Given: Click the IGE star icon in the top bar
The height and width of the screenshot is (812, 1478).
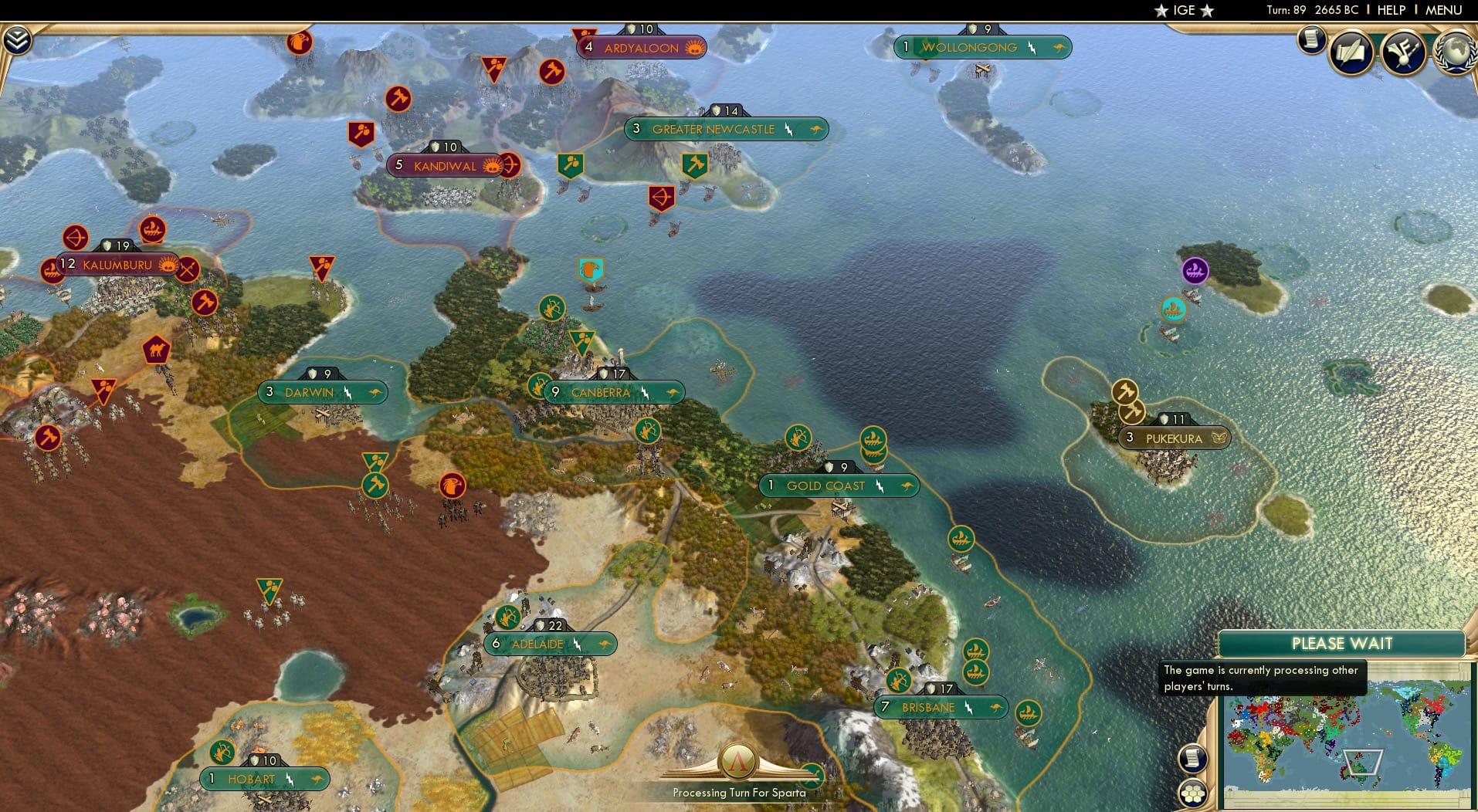Looking at the screenshot, I should pyautogui.click(x=1161, y=10).
